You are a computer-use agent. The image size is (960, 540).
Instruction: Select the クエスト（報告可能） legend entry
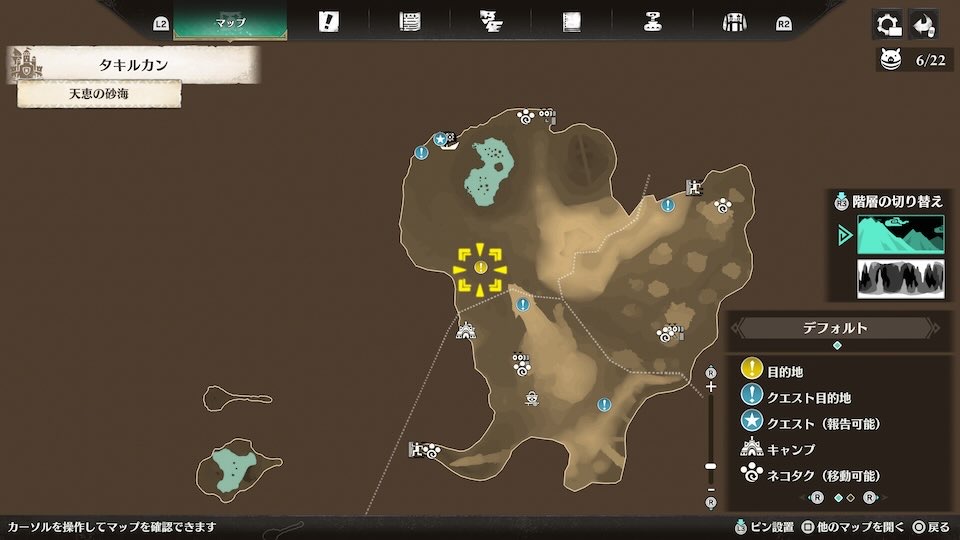(x=822, y=424)
